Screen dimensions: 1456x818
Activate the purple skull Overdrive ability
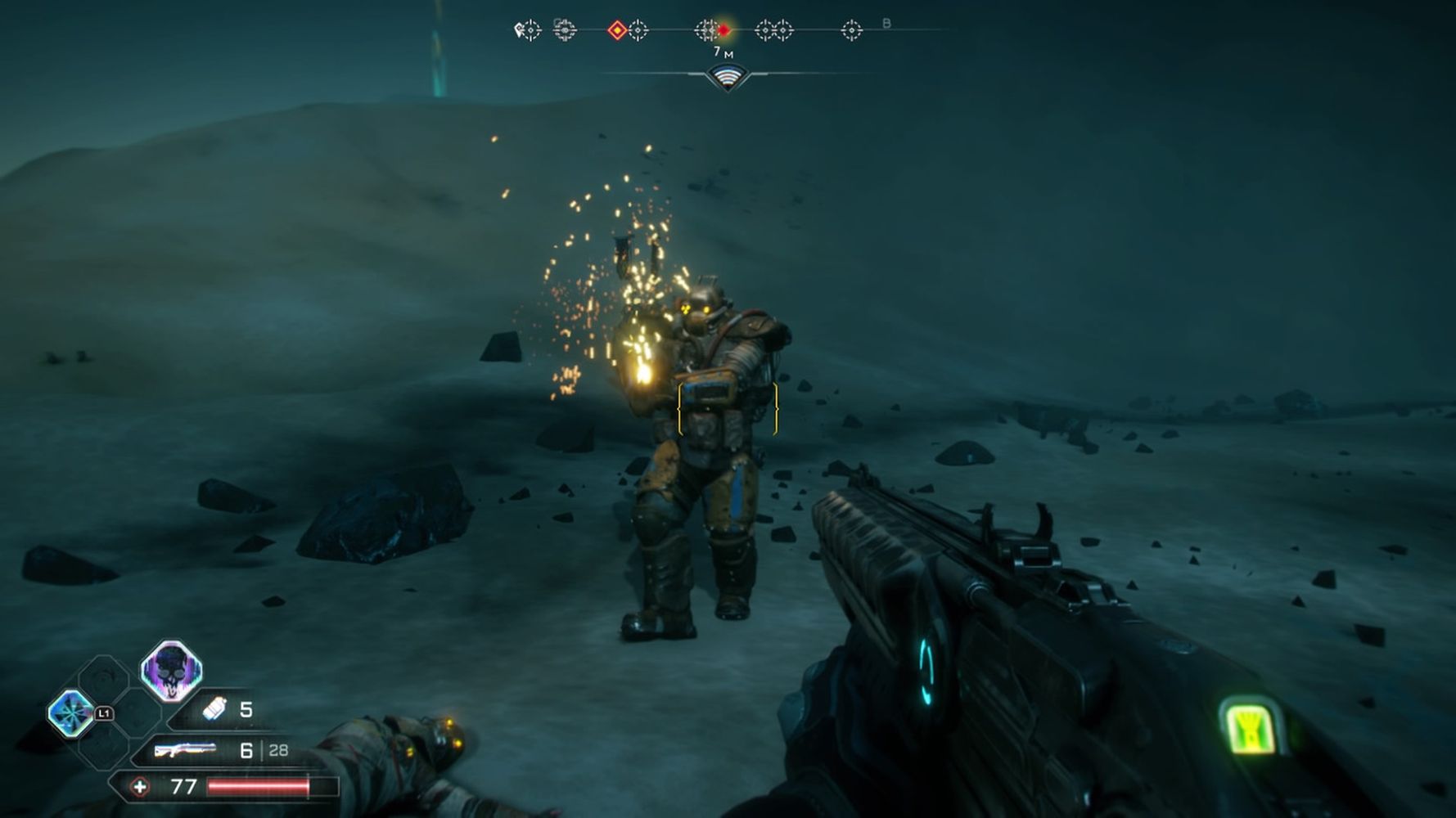coord(171,671)
